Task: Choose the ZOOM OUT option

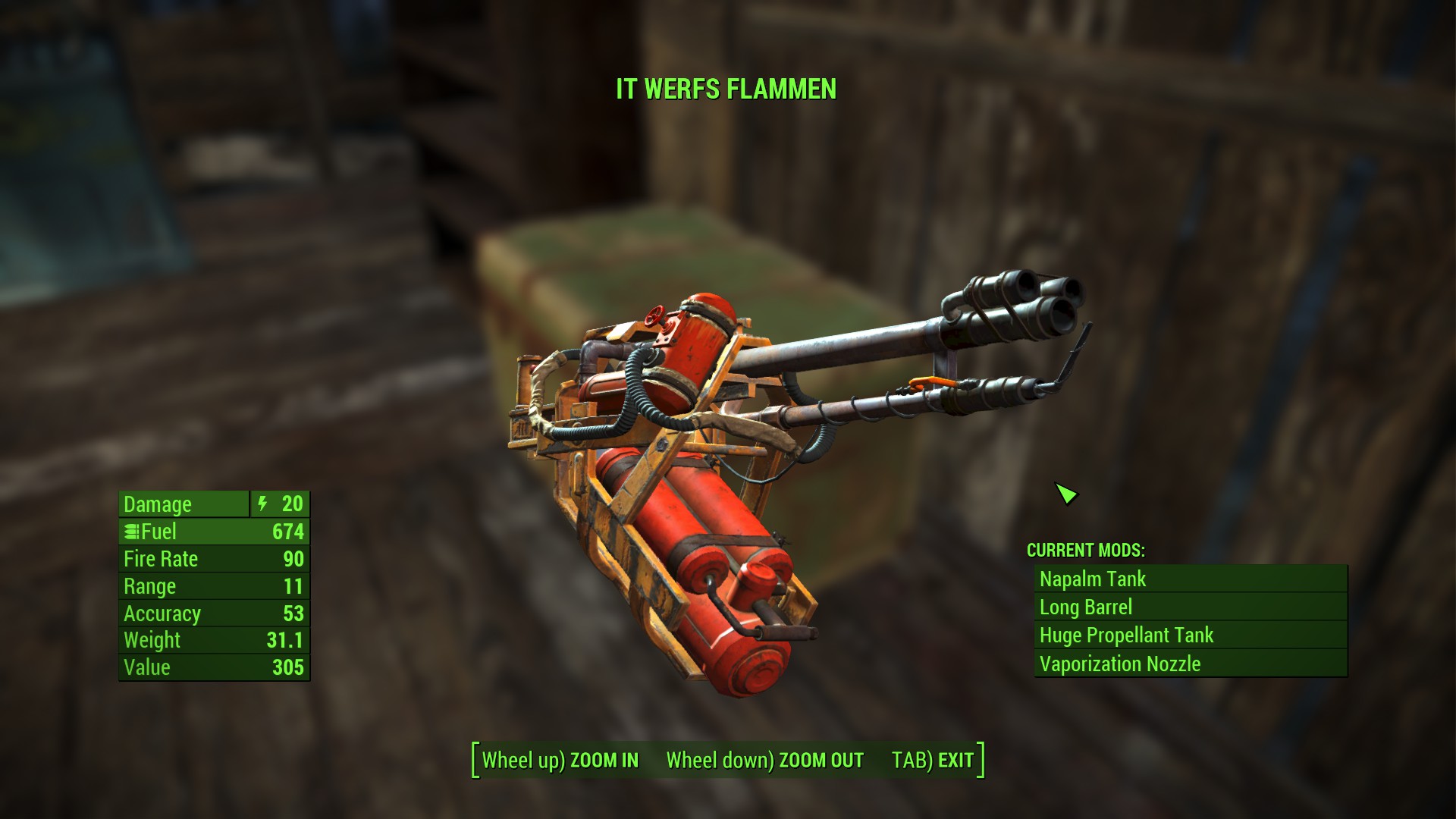Action: point(764,760)
